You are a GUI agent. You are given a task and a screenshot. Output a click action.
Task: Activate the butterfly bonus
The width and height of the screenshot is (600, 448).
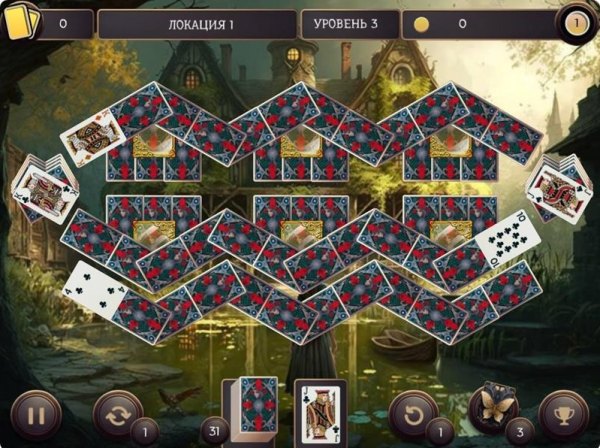click(x=493, y=410)
